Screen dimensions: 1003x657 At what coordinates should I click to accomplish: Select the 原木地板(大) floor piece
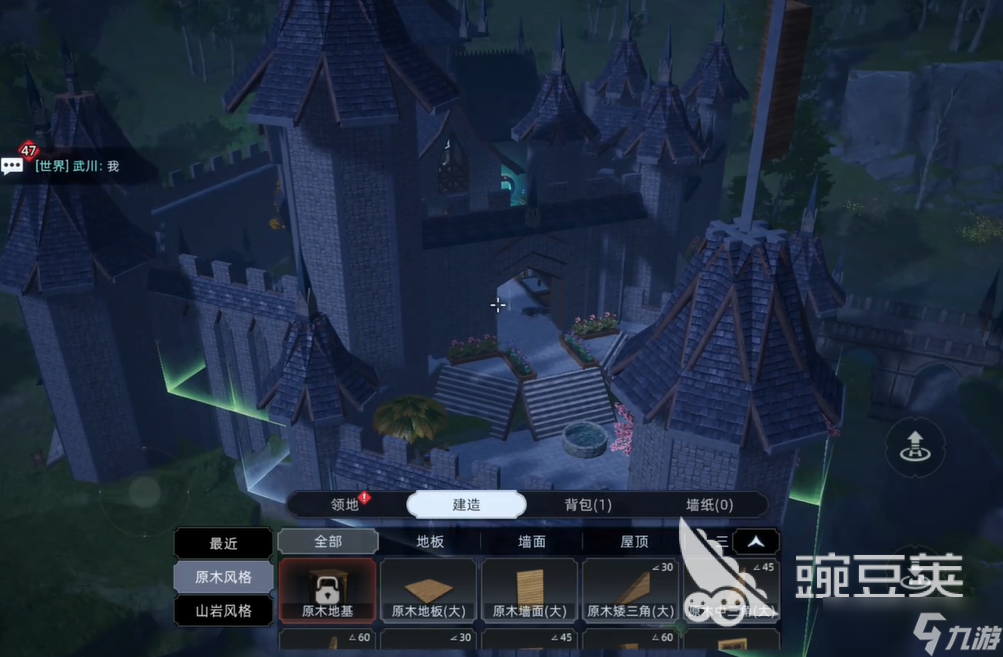pyautogui.click(x=429, y=591)
